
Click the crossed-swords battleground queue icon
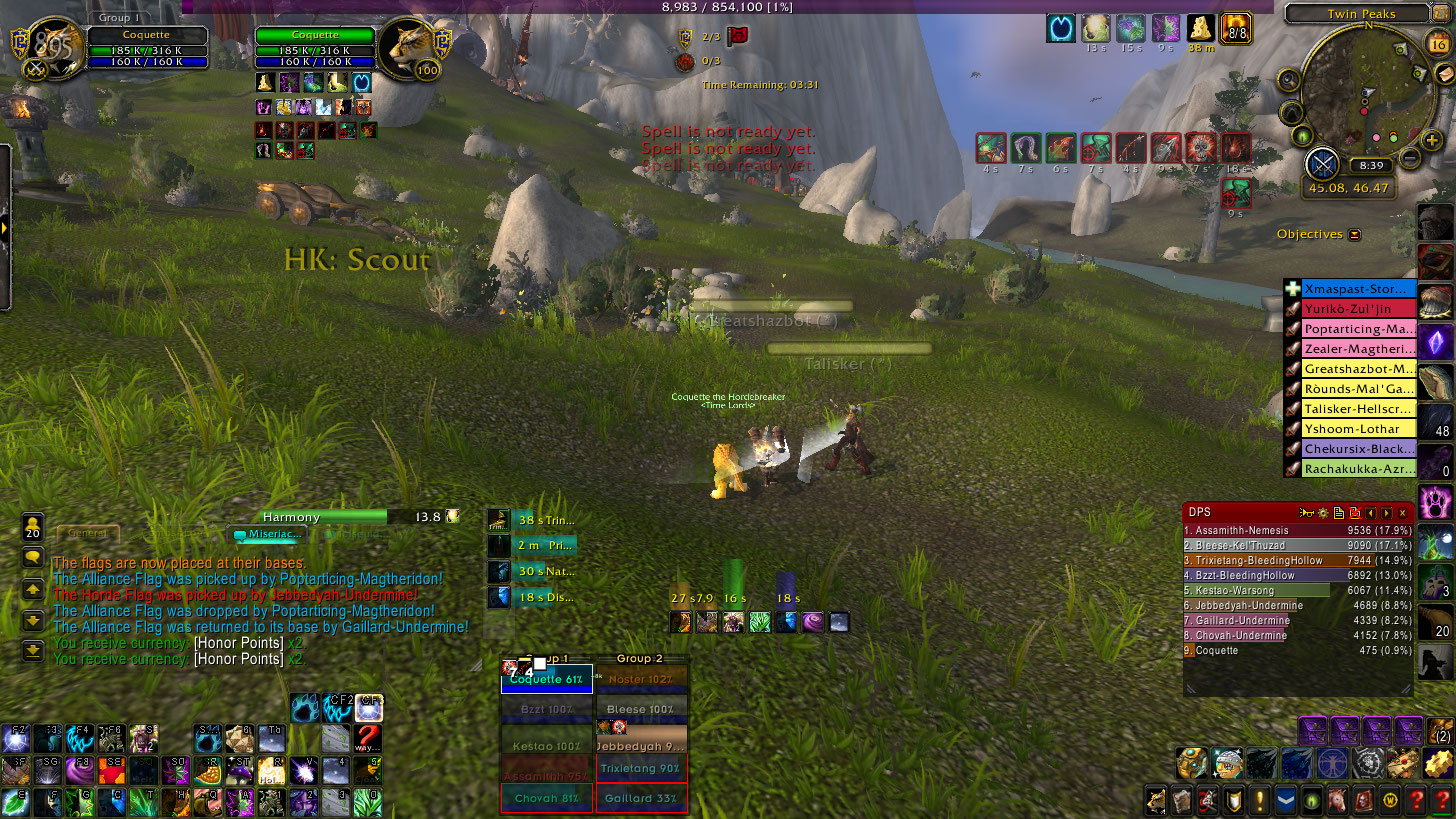point(1322,163)
